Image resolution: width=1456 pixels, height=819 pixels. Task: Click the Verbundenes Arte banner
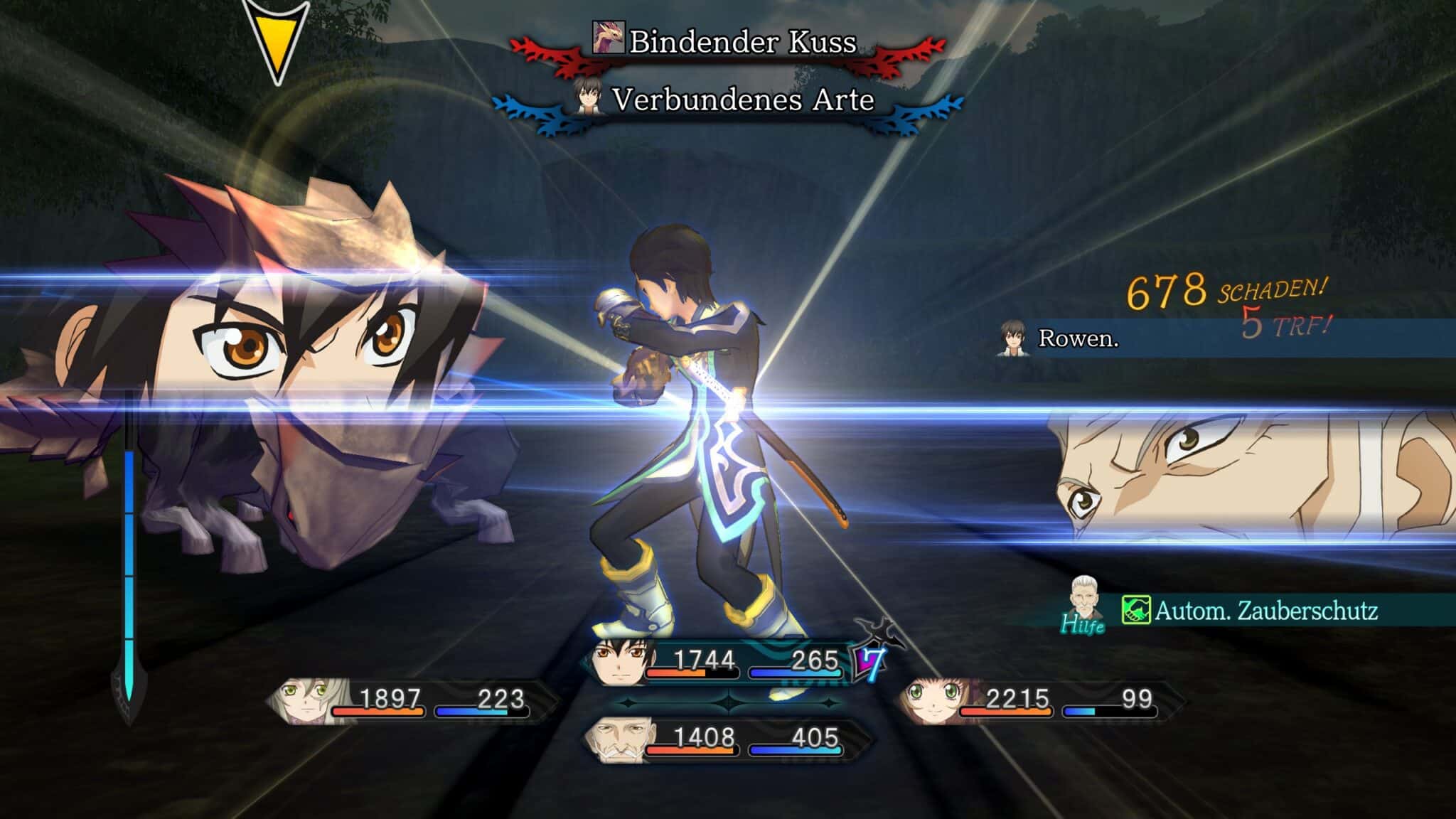tap(728, 101)
